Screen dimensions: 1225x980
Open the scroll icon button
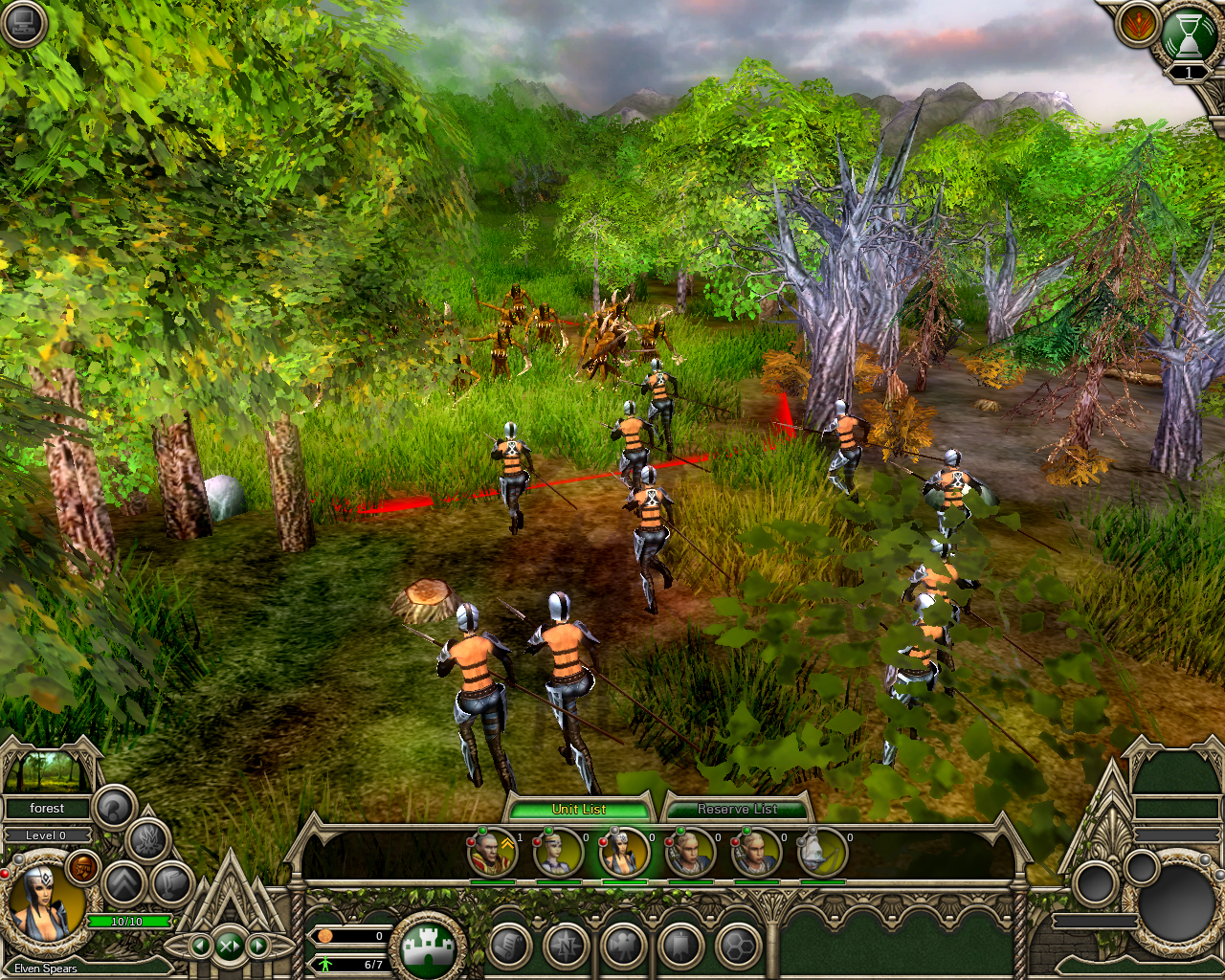tap(510, 947)
